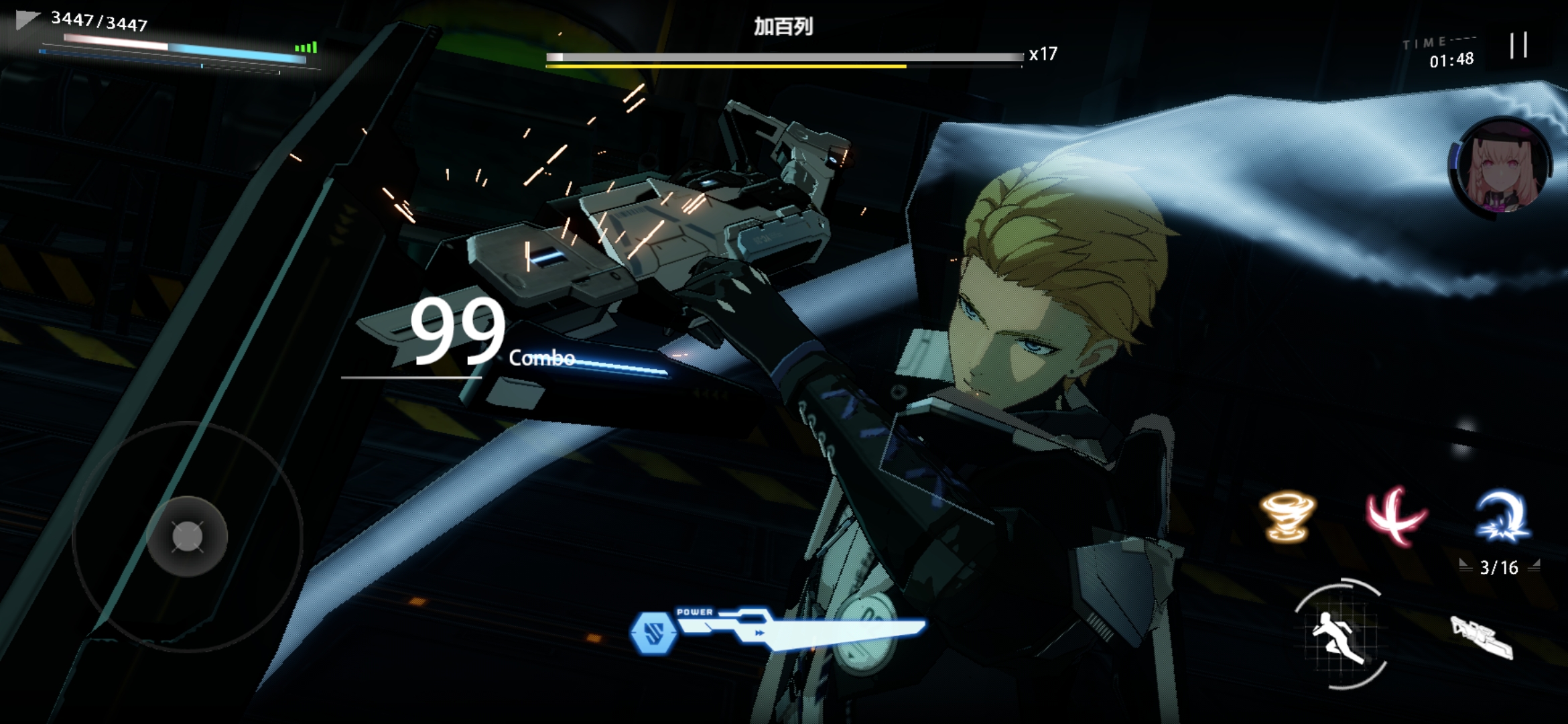Use the red slash skill
The height and width of the screenshot is (724, 1568).
coord(1395,516)
